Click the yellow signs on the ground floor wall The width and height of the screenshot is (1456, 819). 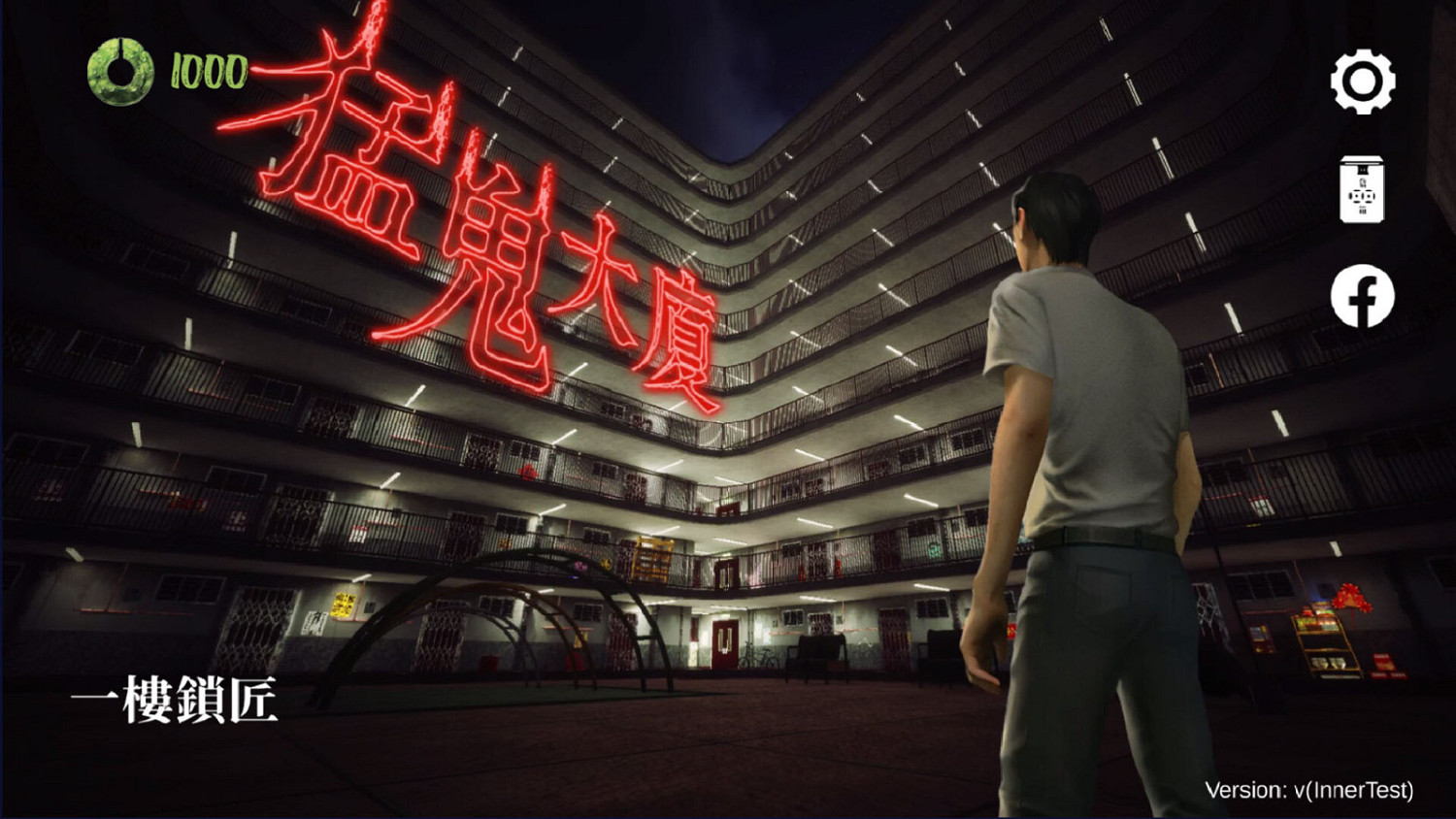pos(342,604)
